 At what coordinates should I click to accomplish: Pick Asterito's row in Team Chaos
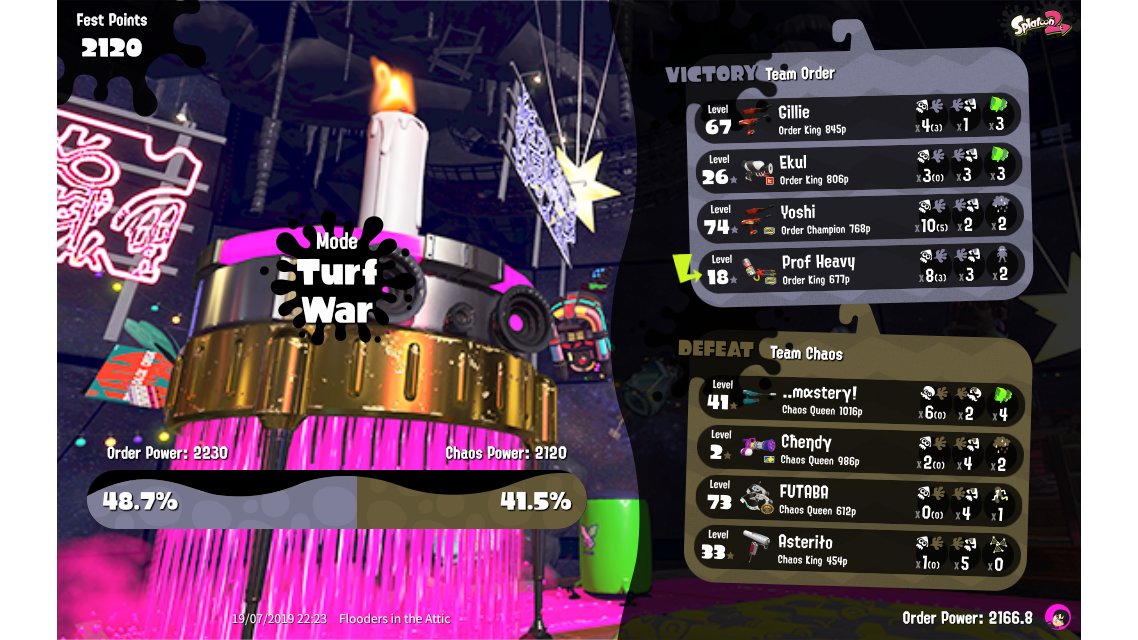point(858,549)
